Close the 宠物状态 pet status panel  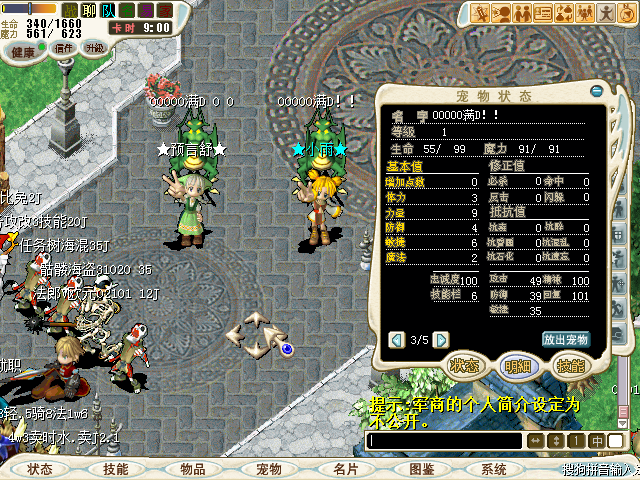tap(597, 92)
